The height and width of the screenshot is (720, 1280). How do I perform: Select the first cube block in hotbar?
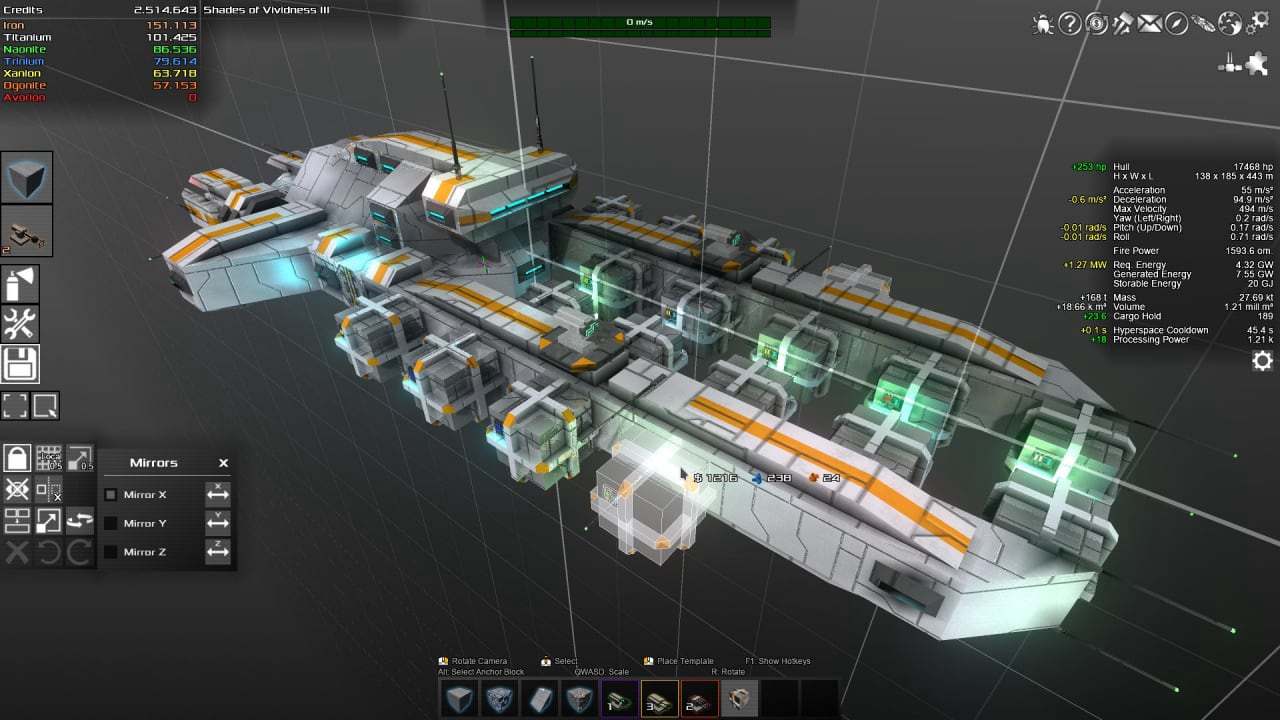(x=459, y=699)
